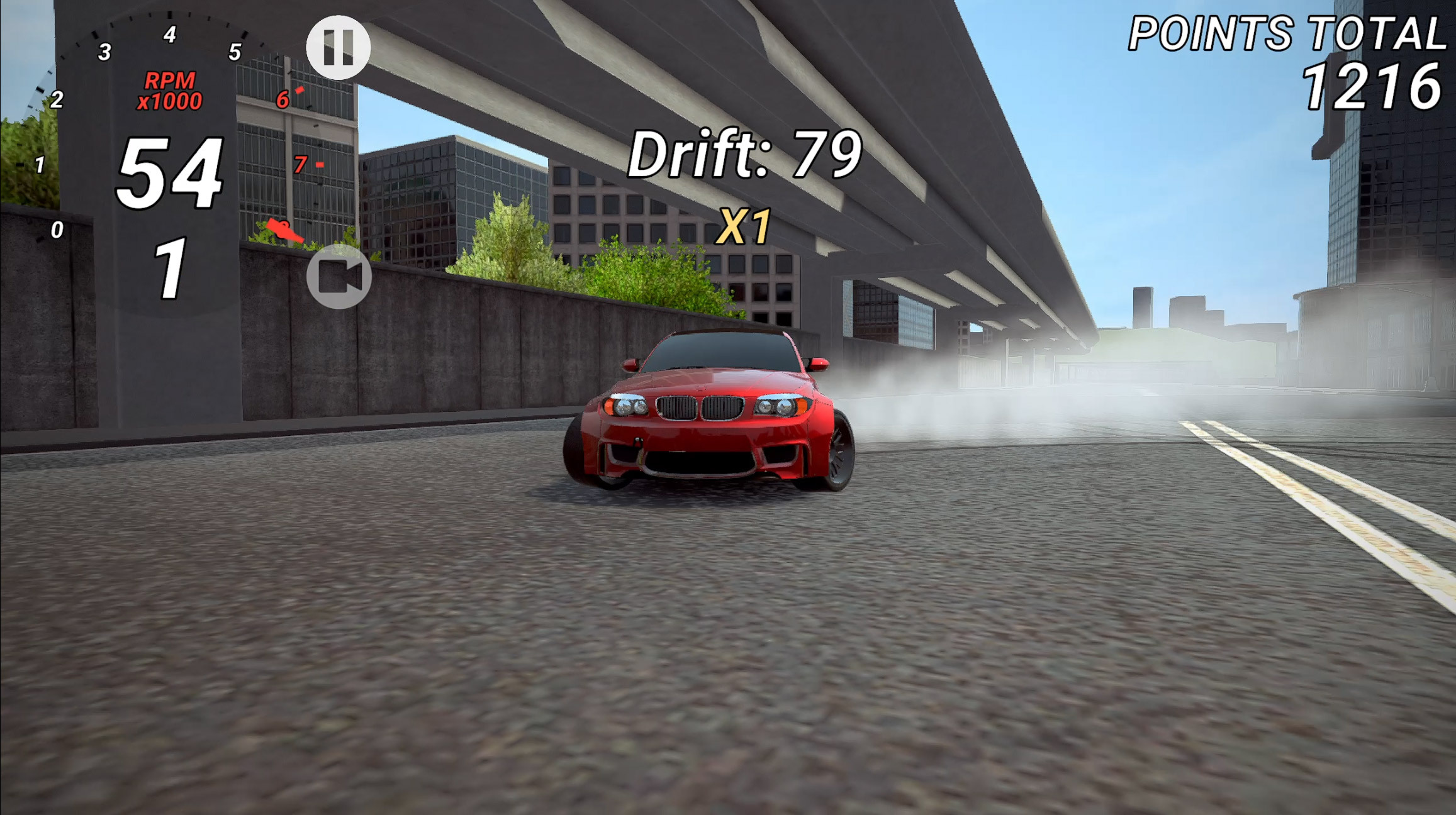Pause the game with the pause button
Screen dimensions: 1456x815
coord(338,47)
